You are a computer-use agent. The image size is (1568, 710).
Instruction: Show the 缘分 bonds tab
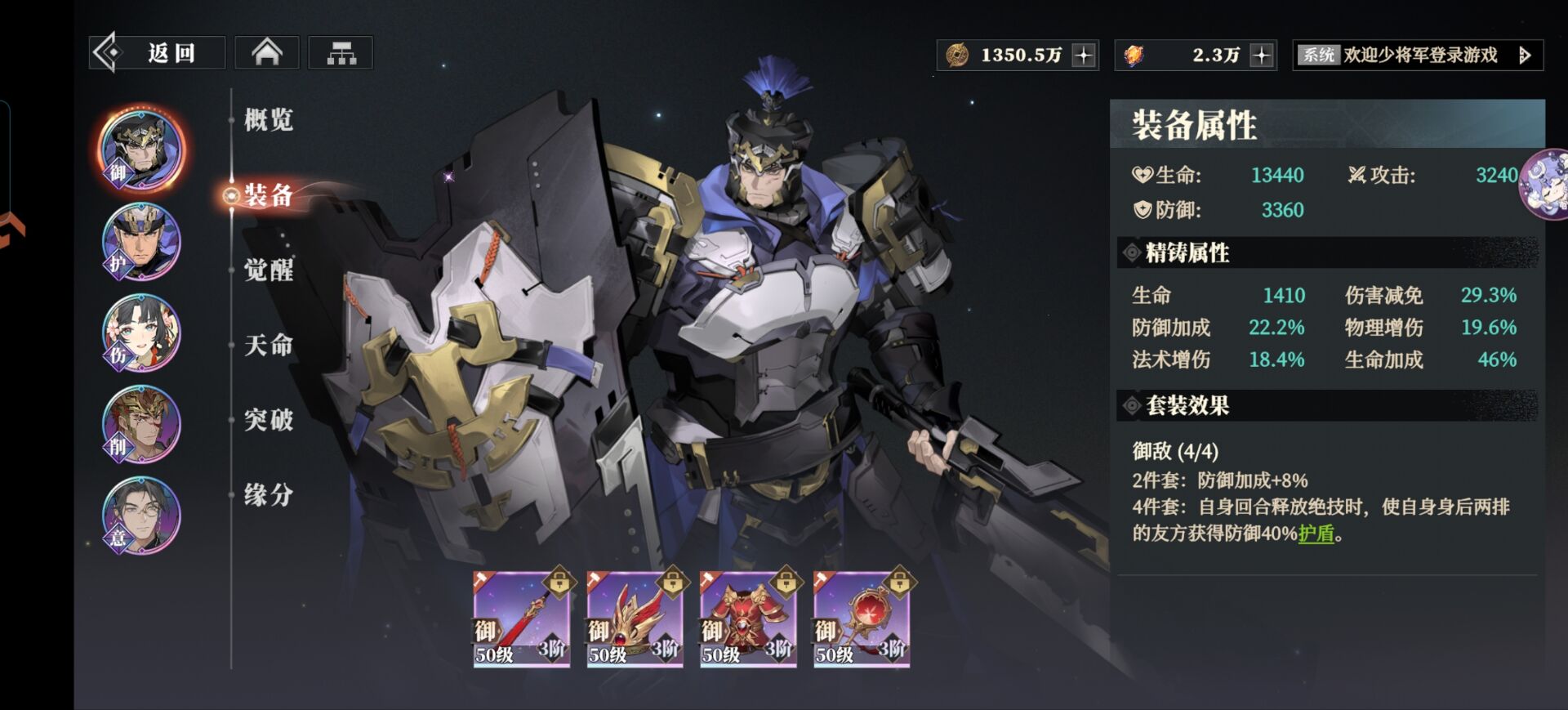[x=268, y=495]
